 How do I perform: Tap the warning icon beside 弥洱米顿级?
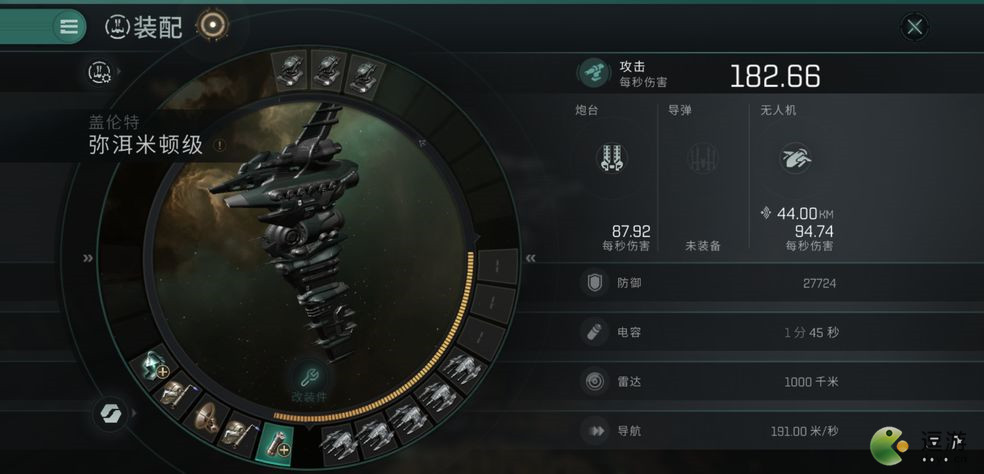[219, 145]
